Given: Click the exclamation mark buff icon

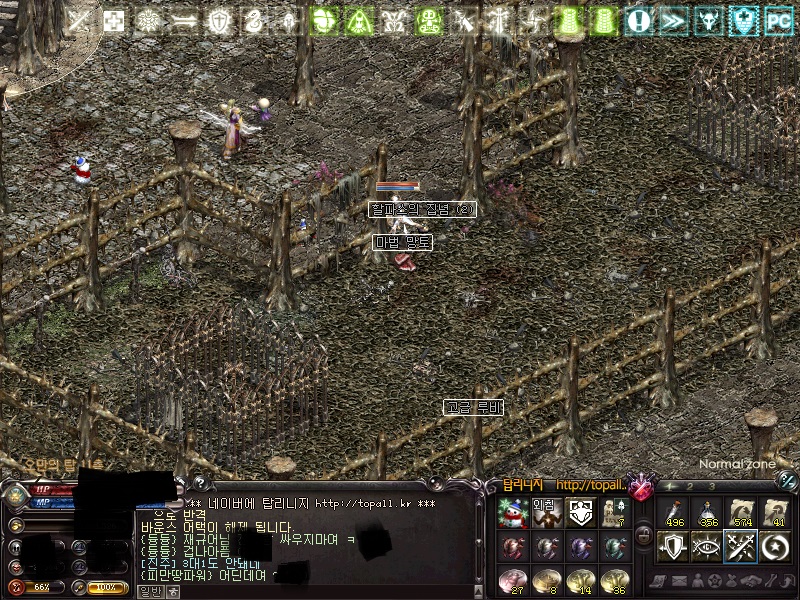Looking at the screenshot, I should pyautogui.click(x=638, y=19).
